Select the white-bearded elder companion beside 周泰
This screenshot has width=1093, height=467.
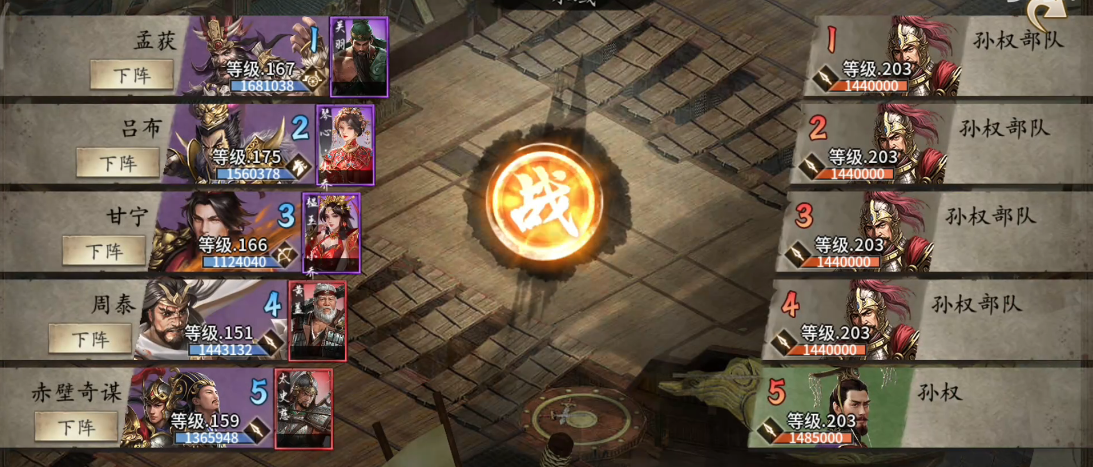[317, 320]
